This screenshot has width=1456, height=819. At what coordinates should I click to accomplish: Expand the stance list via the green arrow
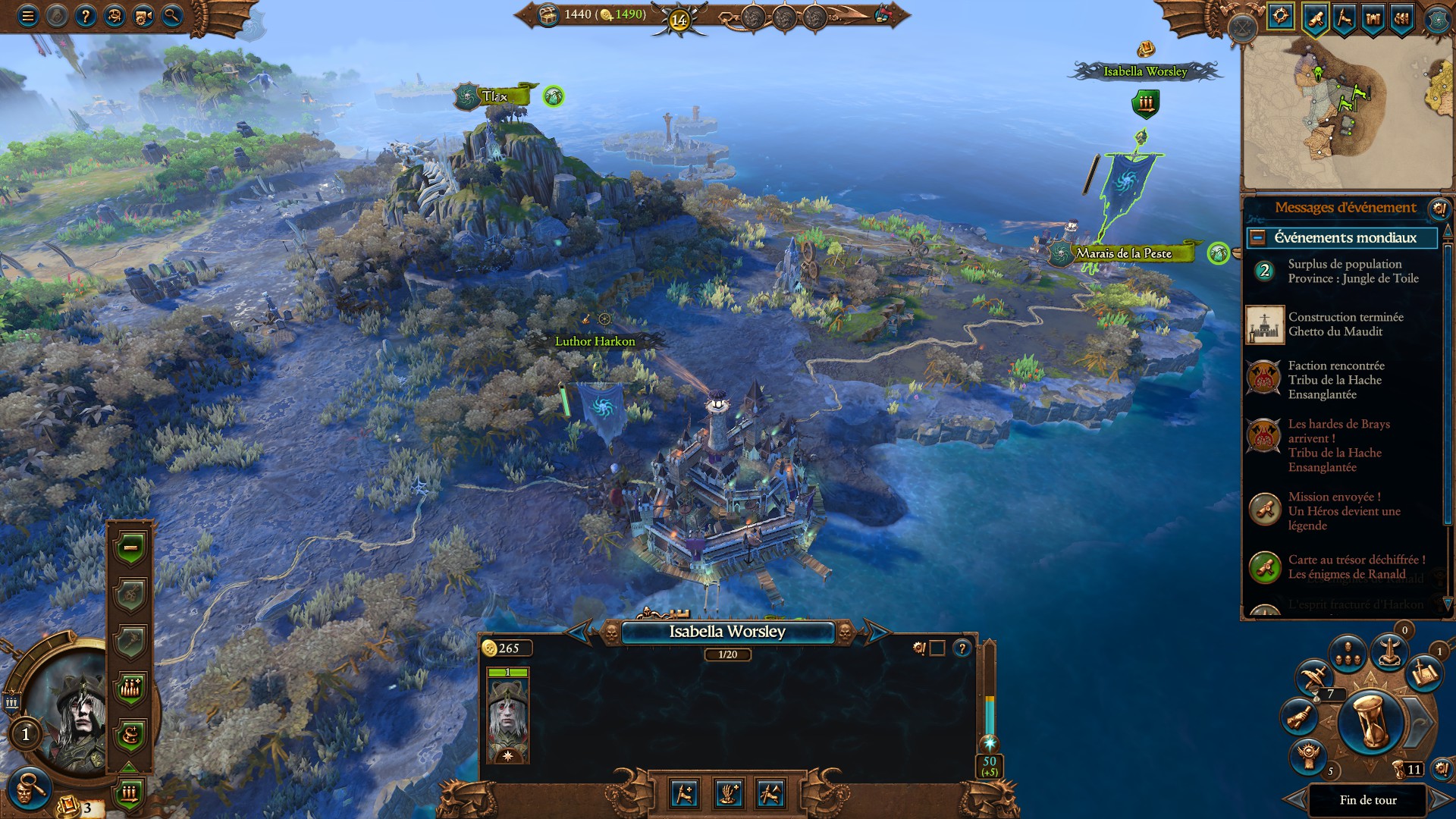[x=129, y=767]
